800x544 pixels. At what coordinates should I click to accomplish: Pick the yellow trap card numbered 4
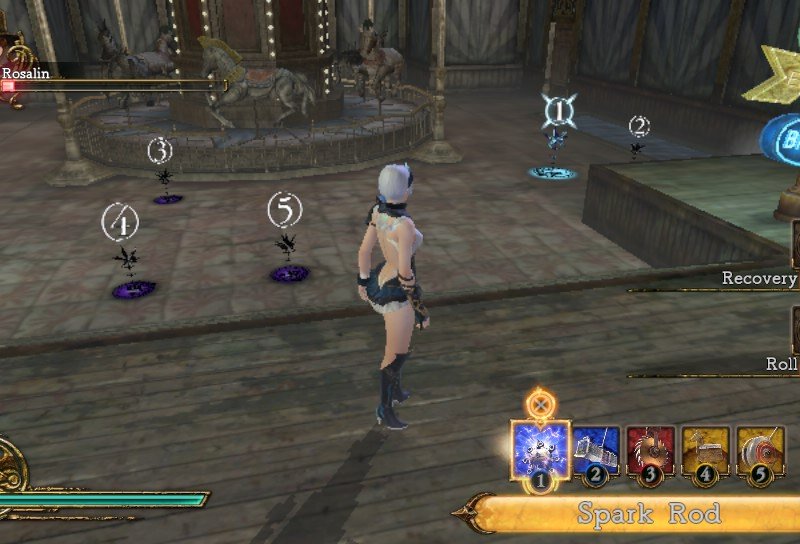[705, 451]
